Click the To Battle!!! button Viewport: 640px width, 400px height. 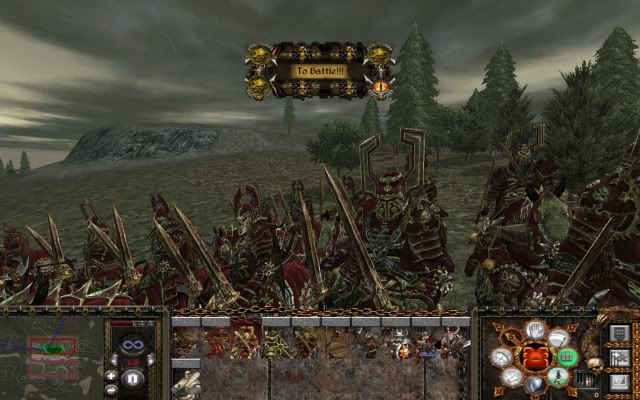[x=320, y=71]
